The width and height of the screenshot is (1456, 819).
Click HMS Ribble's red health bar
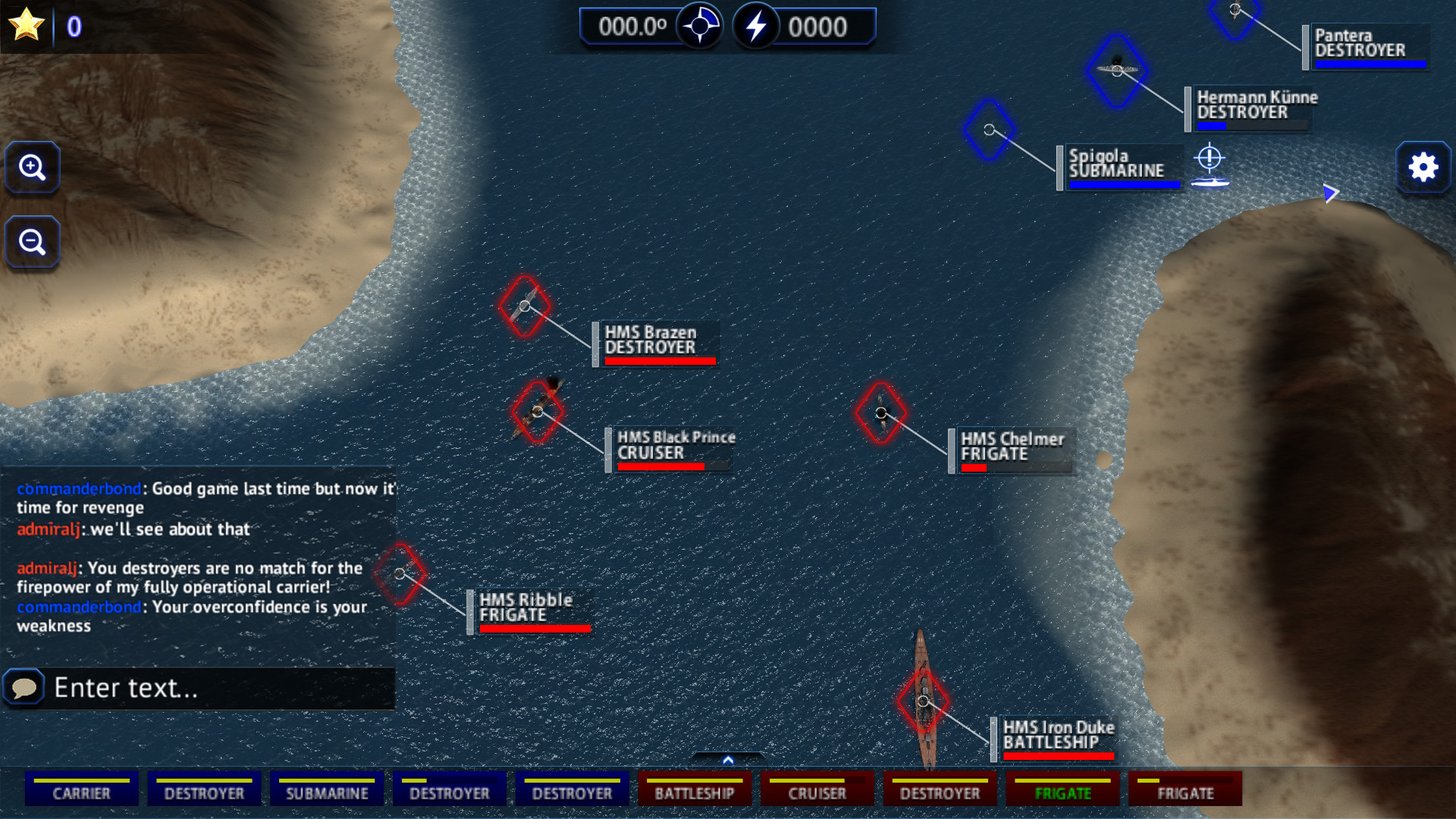click(534, 628)
